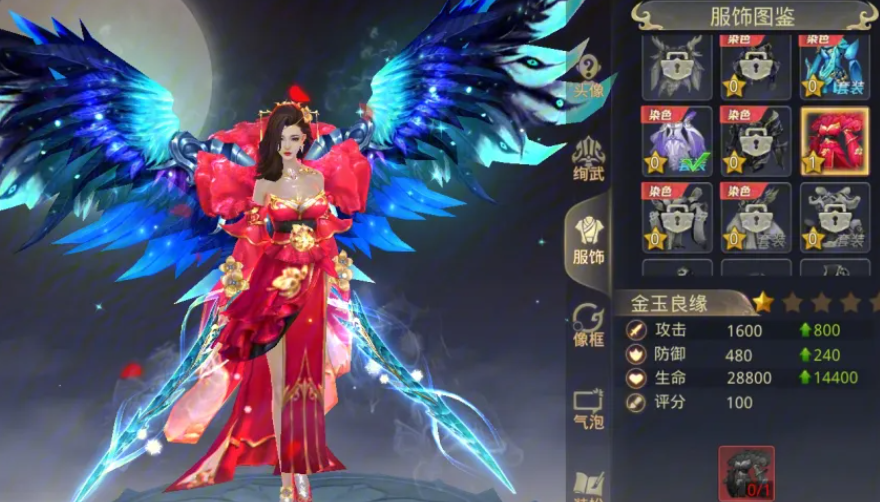880x502 pixels.
Task: Select the red 金玉良缘 costume tile
Action: 834,141
